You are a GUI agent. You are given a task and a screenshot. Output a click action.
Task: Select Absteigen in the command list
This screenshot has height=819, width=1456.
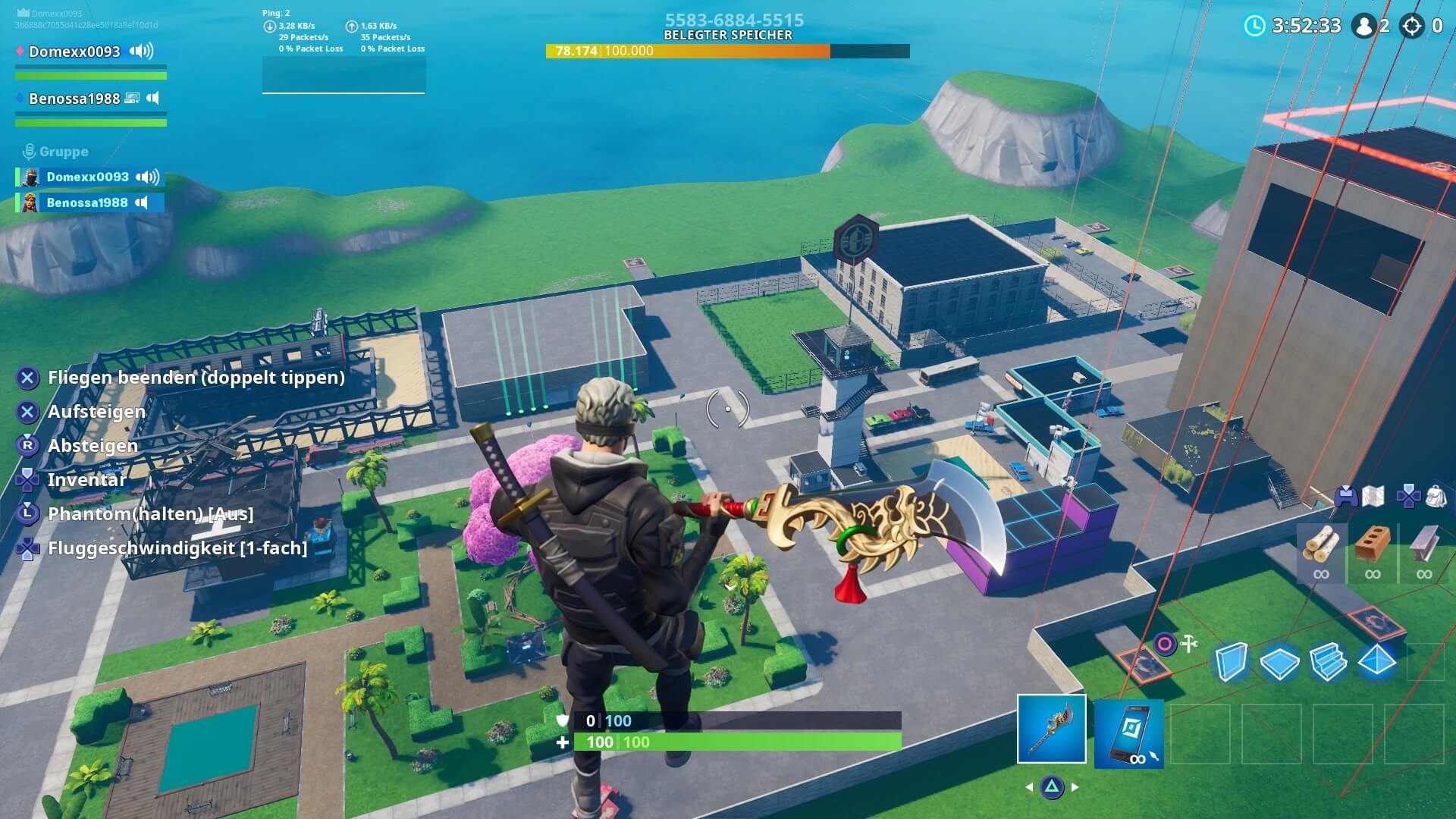tap(93, 446)
